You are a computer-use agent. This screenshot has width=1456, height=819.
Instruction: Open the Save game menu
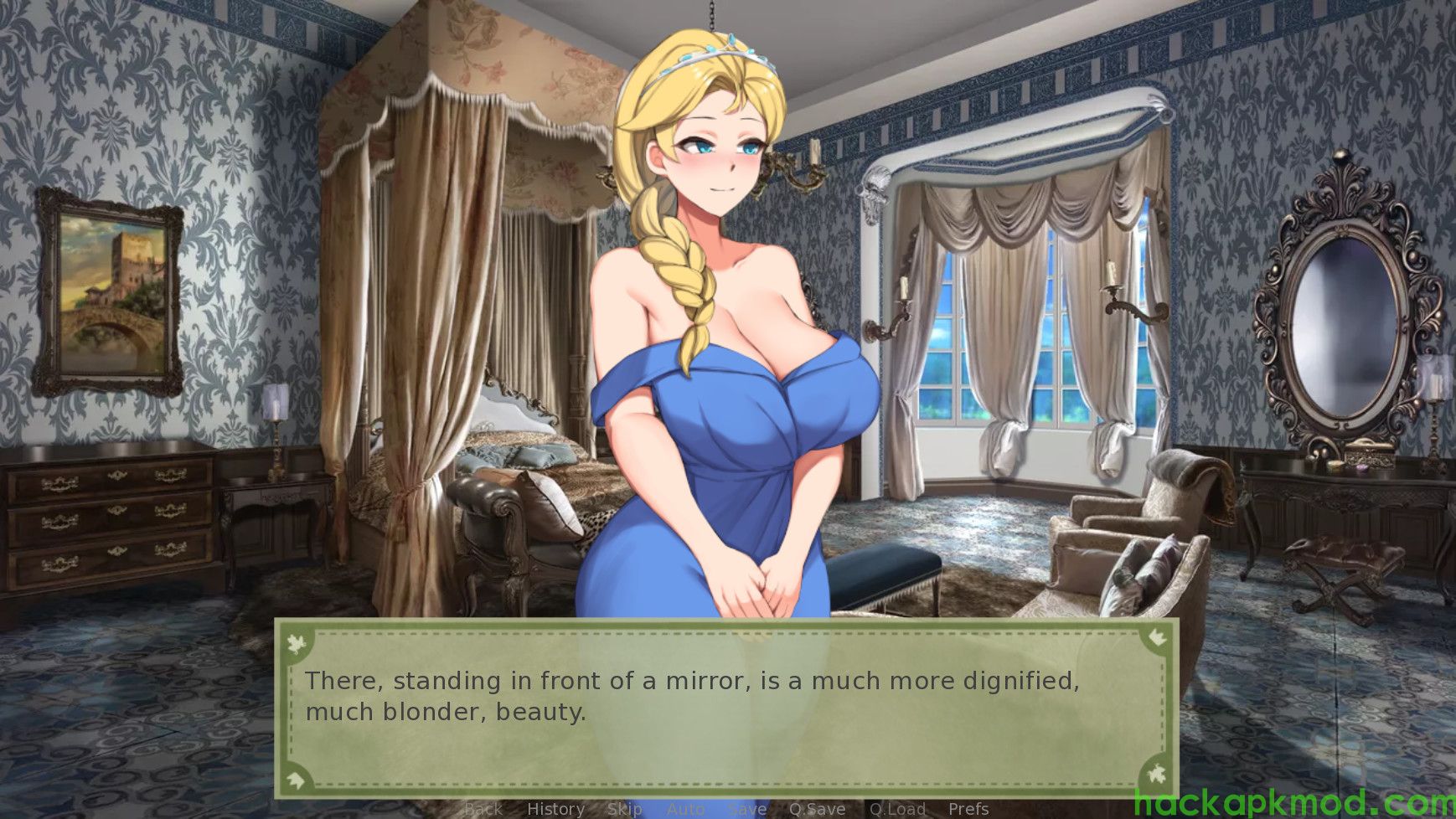coord(746,809)
